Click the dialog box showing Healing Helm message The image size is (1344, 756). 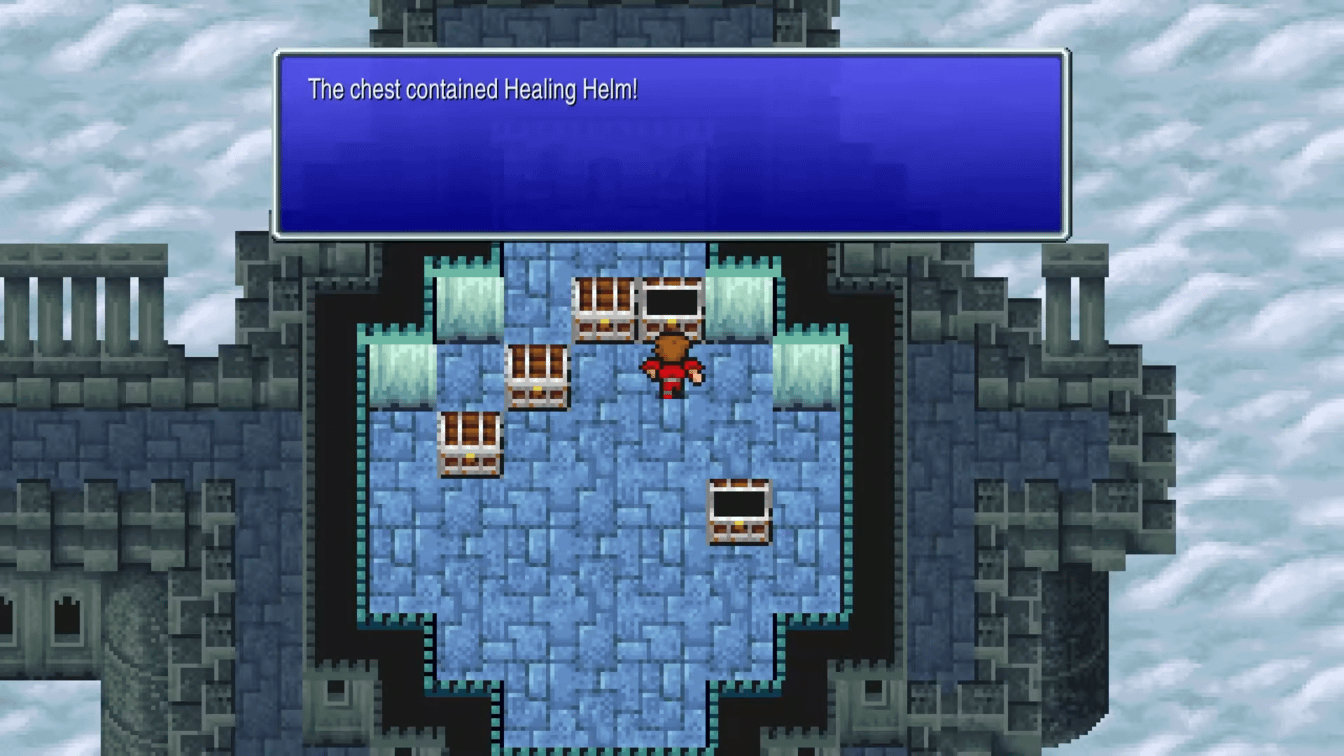point(668,145)
